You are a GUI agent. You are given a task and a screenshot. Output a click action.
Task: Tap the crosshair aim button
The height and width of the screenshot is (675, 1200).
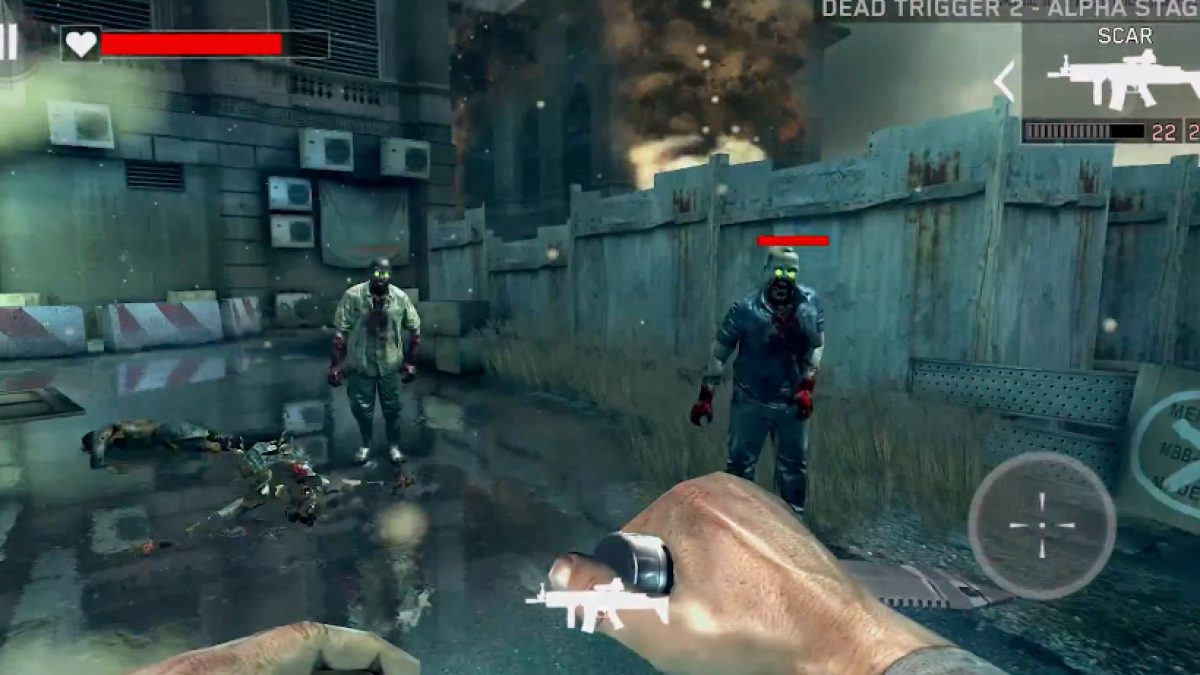click(x=1041, y=525)
